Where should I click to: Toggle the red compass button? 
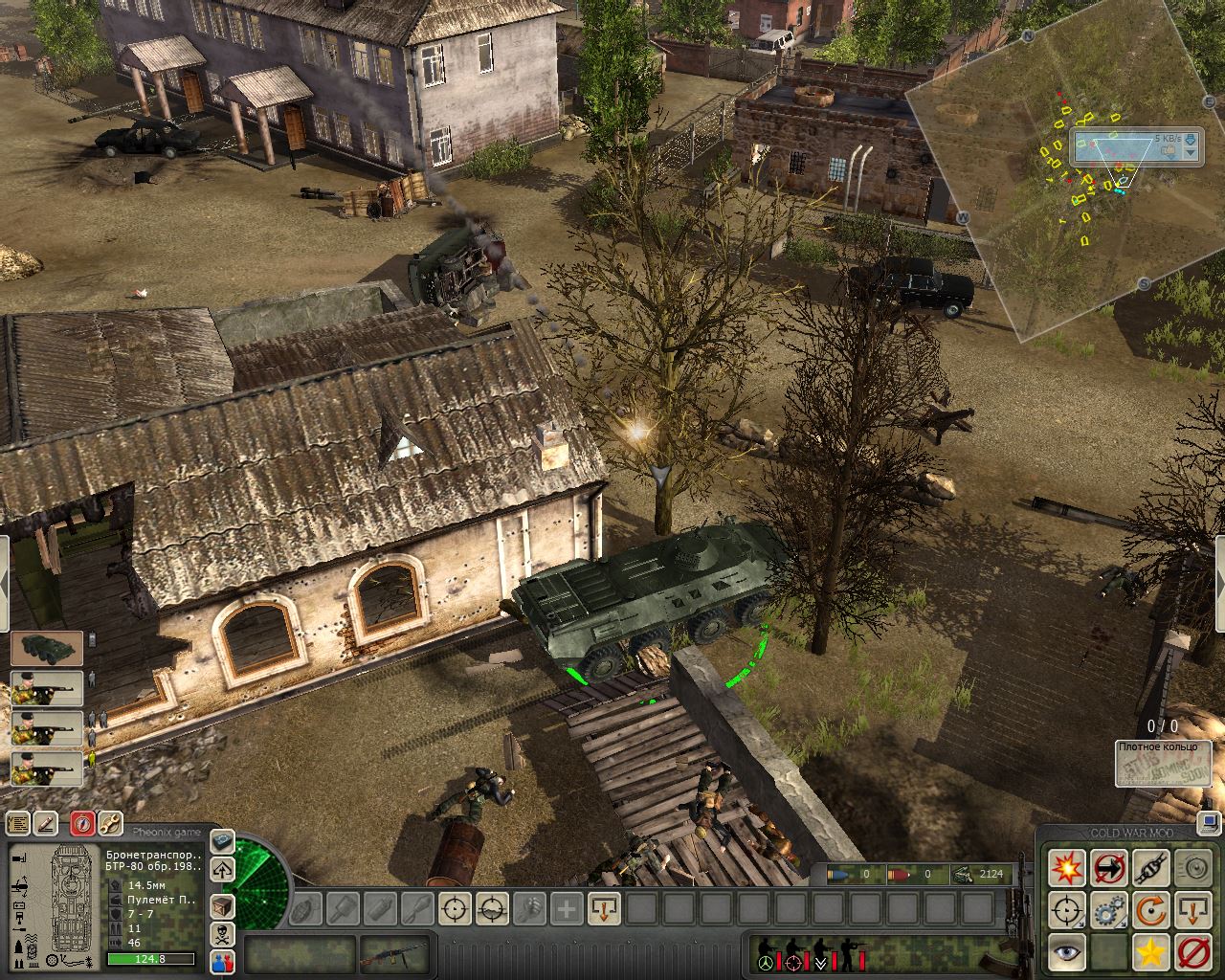click(x=83, y=823)
